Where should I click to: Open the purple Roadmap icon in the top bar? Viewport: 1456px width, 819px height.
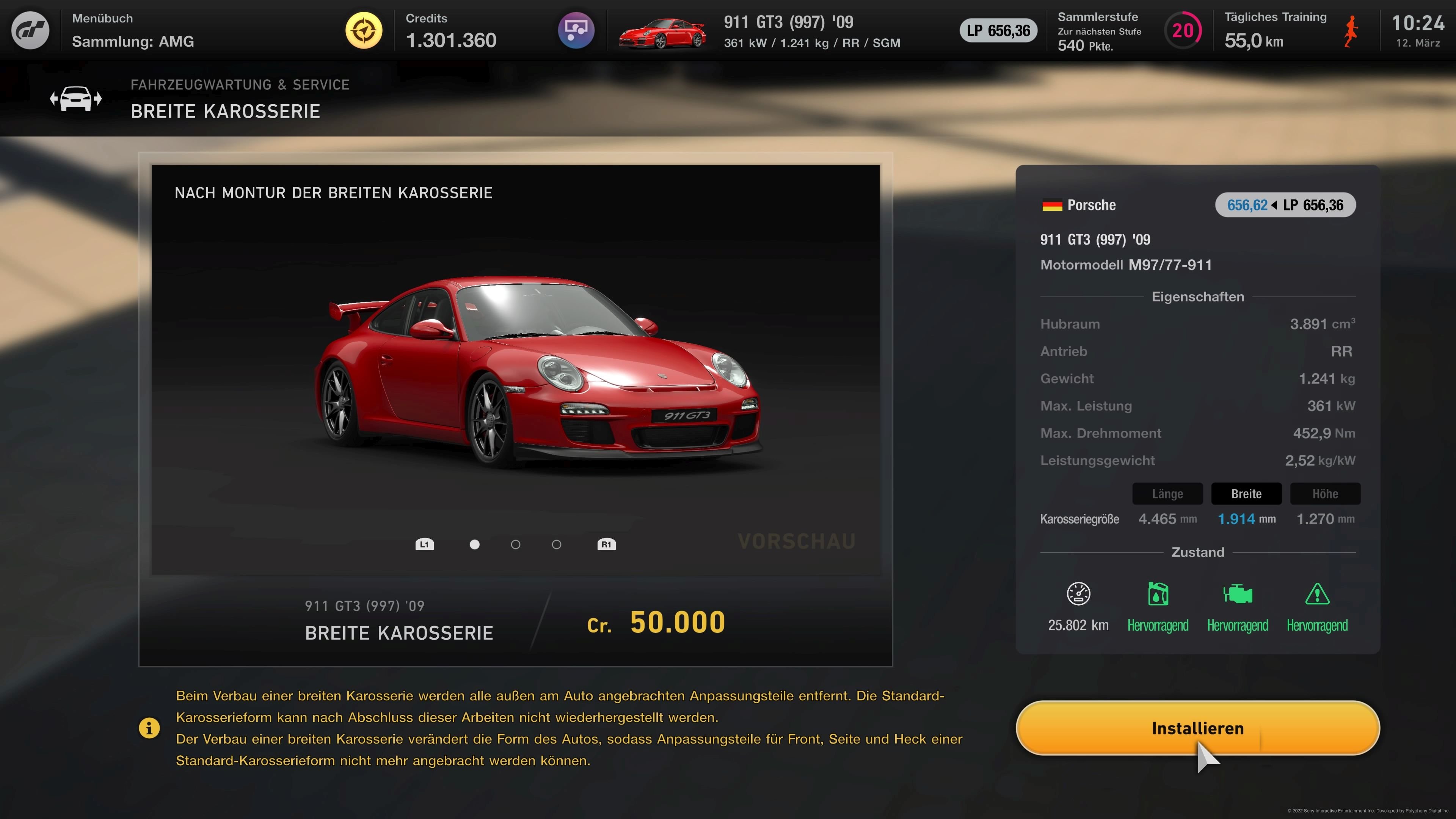click(576, 30)
